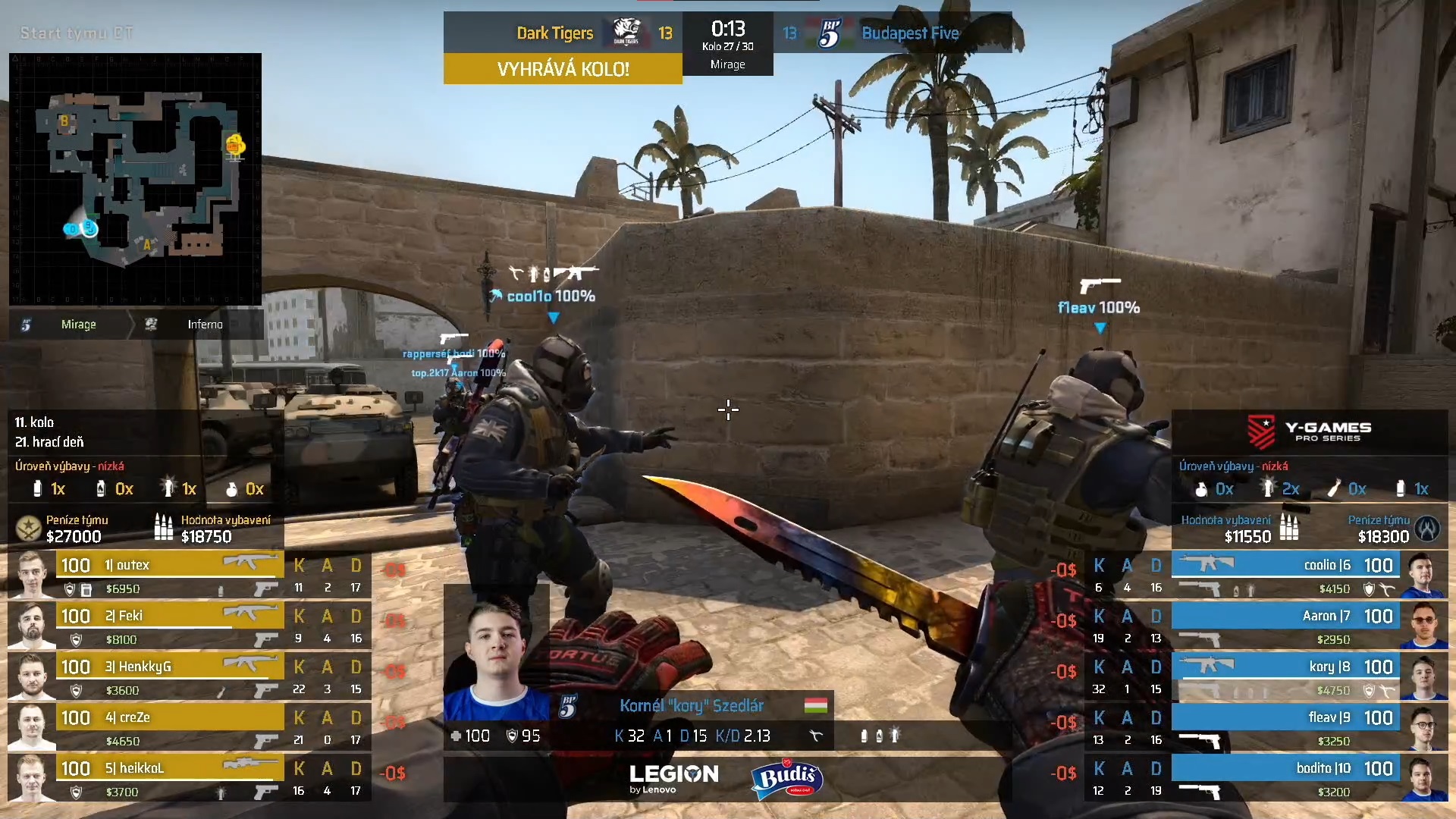Viewport: 1456px width, 819px height.
Task: Click the Legion by Lenovo sponsor logo
Action: pyautogui.click(x=673, y=778)
